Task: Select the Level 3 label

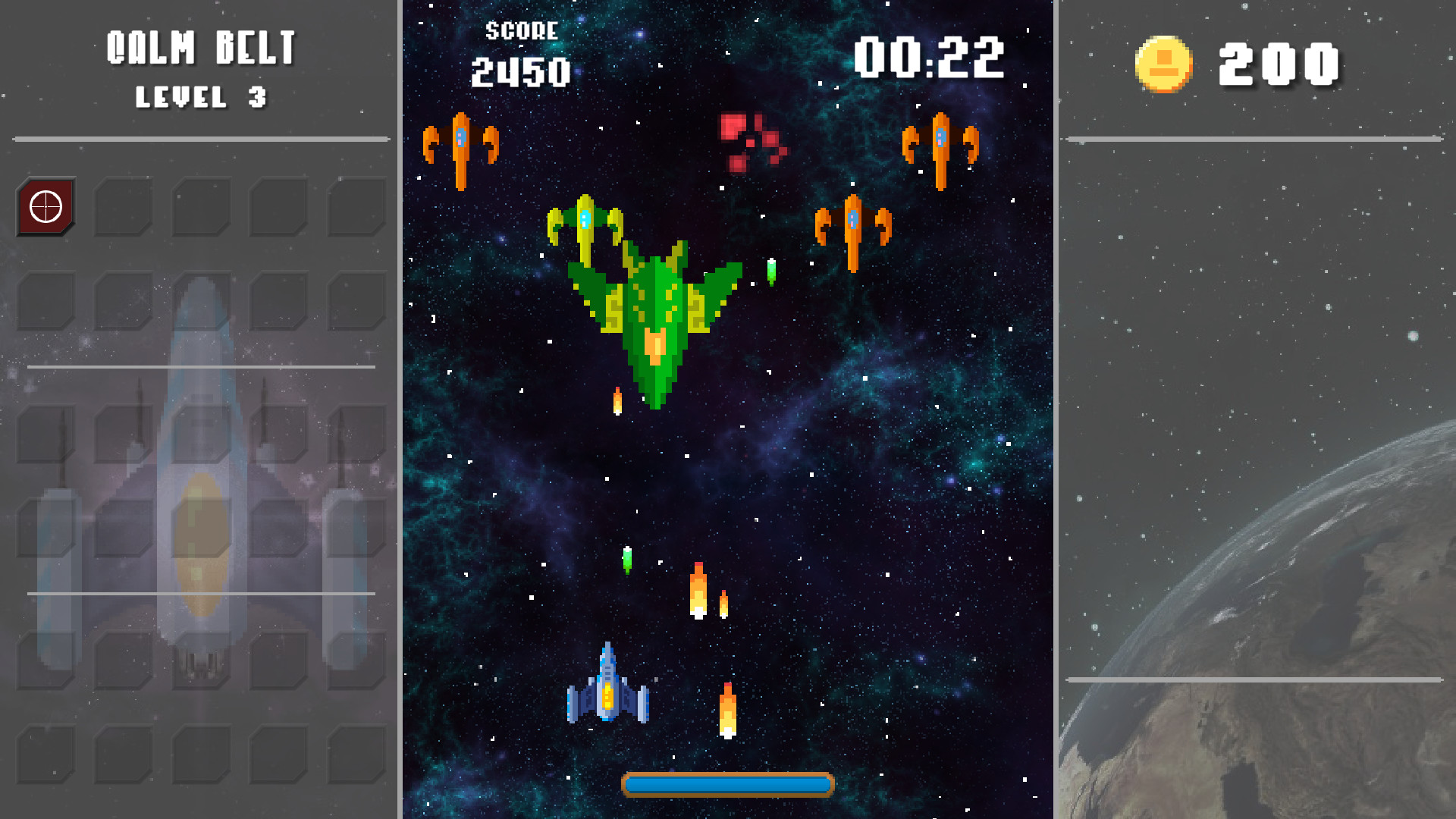Action: coord(200,97)
